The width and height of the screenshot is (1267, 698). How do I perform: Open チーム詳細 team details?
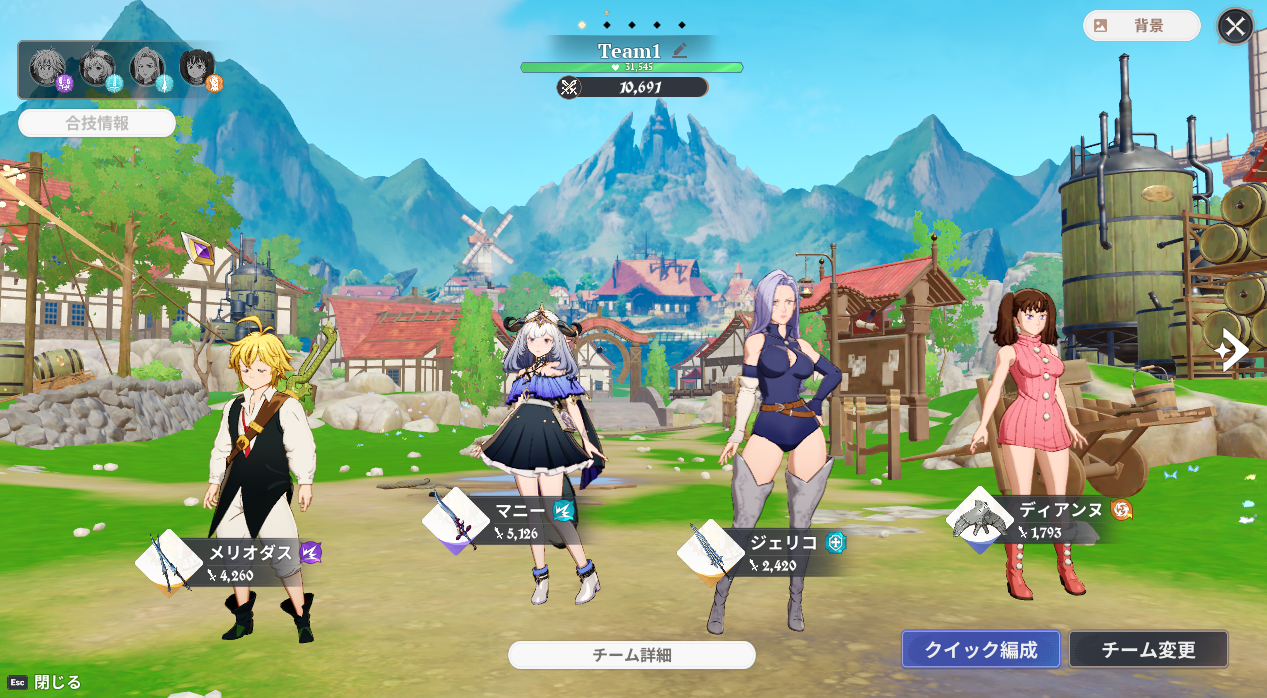pos(631,655)
